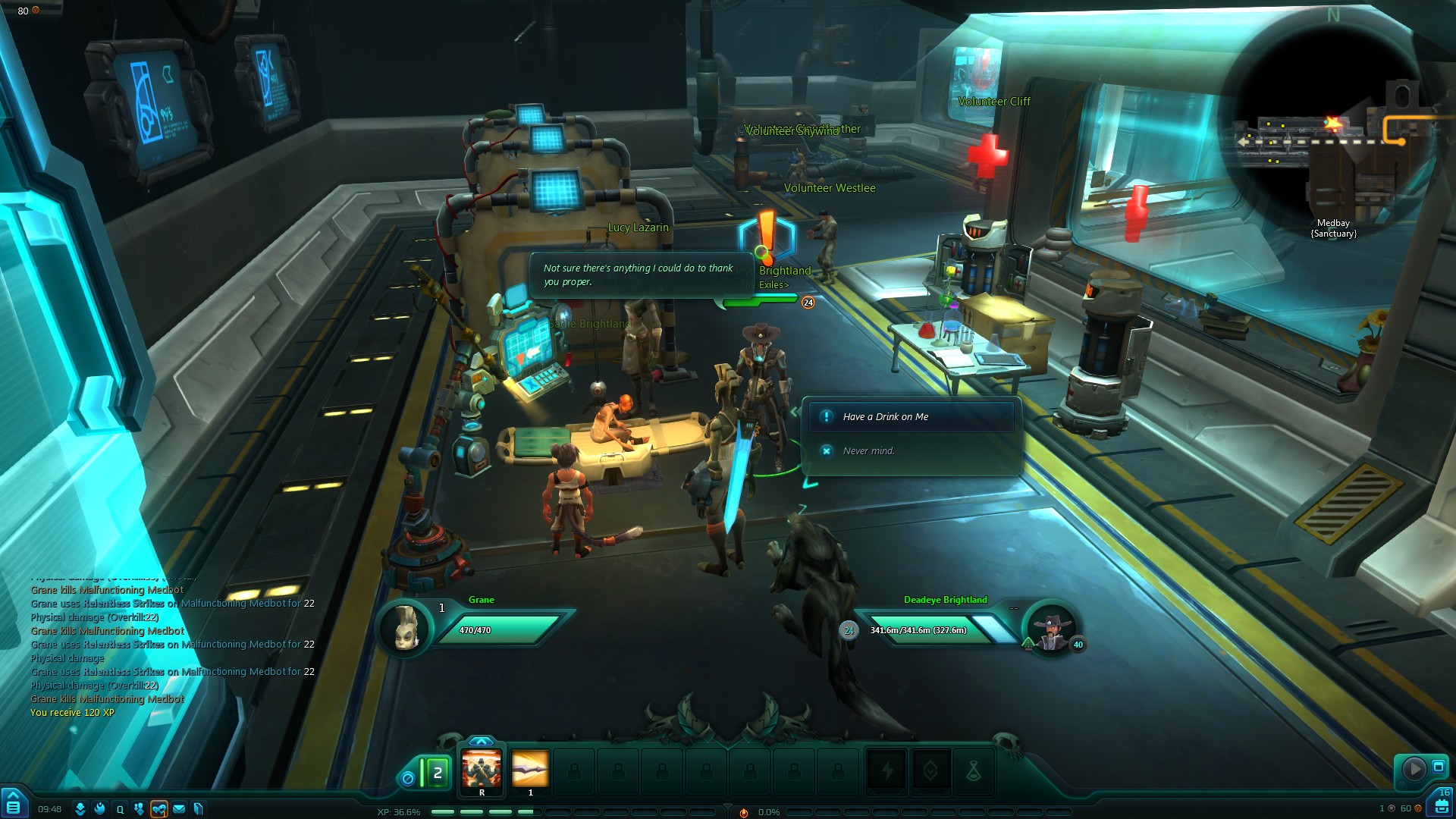This screenshot has width=1456, height=819.
Task: Open the character face with arrow icon
Action: coord(80,809)
